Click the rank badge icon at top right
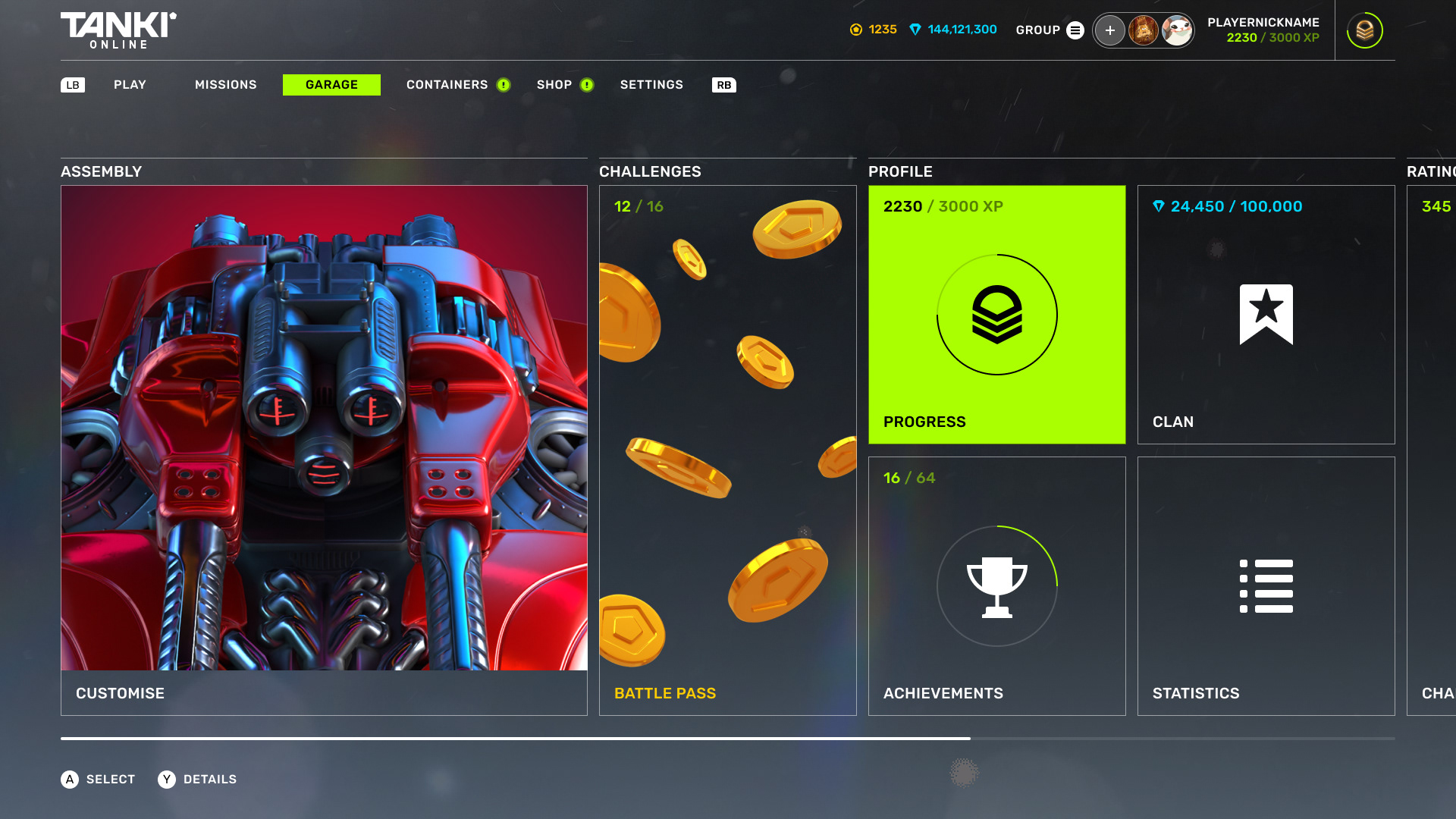The width and height of the screenshot is (1456, 819). (1364, 30)
